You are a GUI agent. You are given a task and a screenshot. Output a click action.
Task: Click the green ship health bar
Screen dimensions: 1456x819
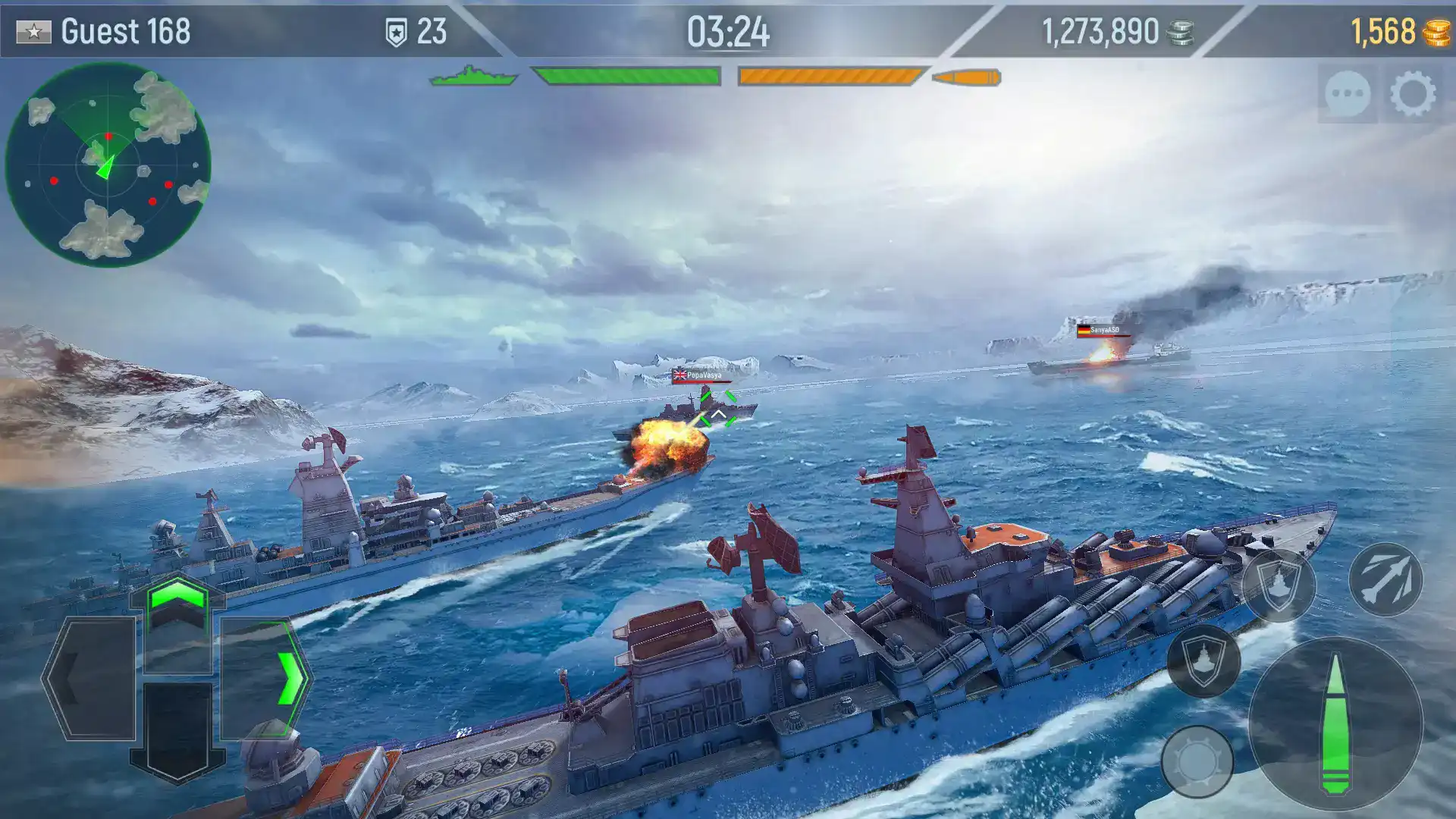(626, 76)
